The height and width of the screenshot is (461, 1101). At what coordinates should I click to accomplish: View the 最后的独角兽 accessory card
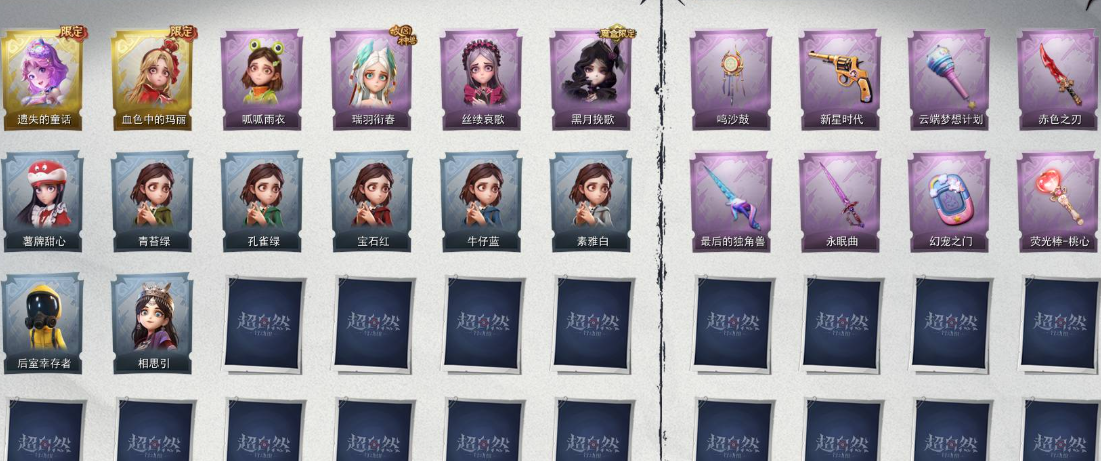pyautogui.click(x=731, y=200)
